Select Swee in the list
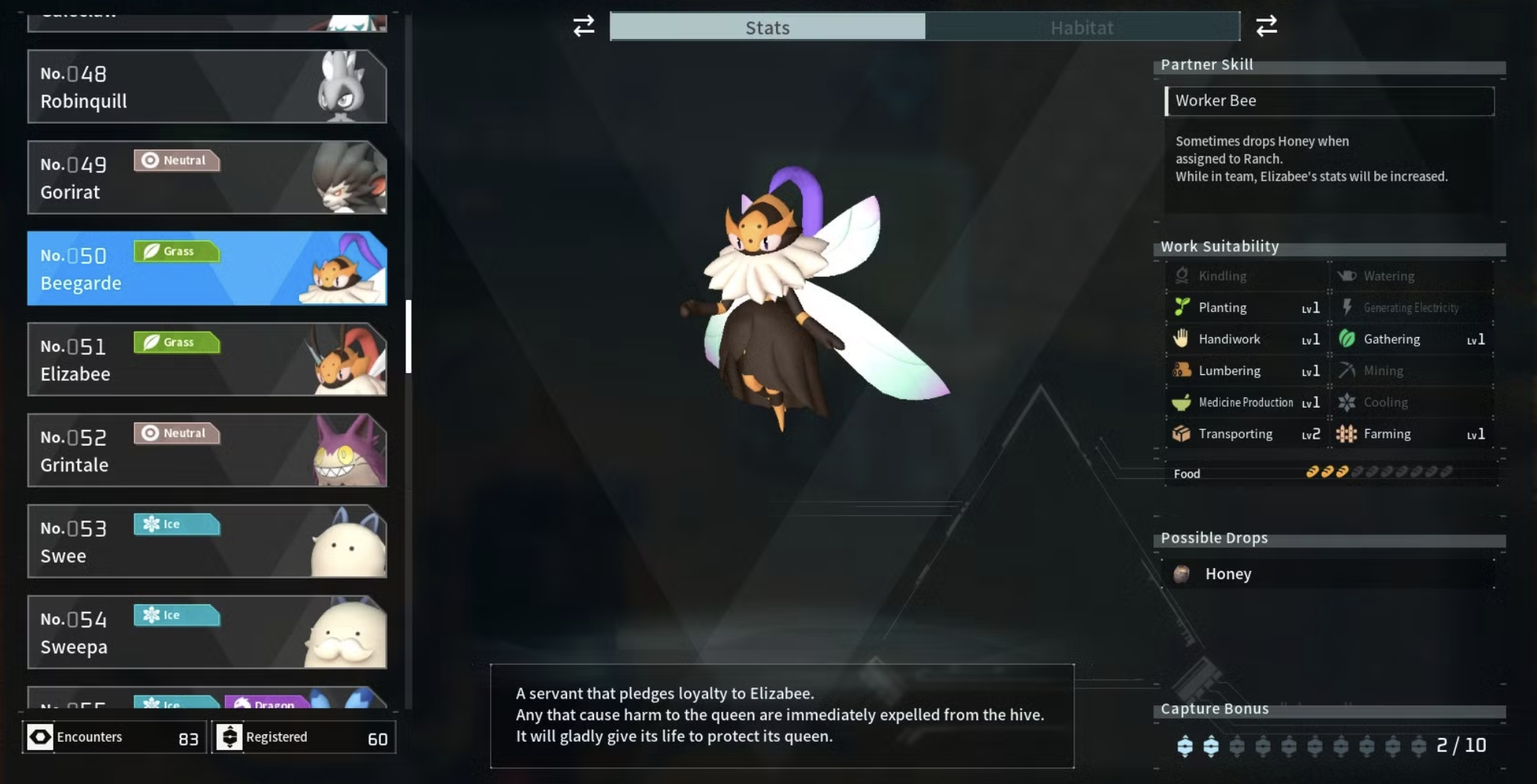Screen dimensions: 1537x784 (206, 541)
